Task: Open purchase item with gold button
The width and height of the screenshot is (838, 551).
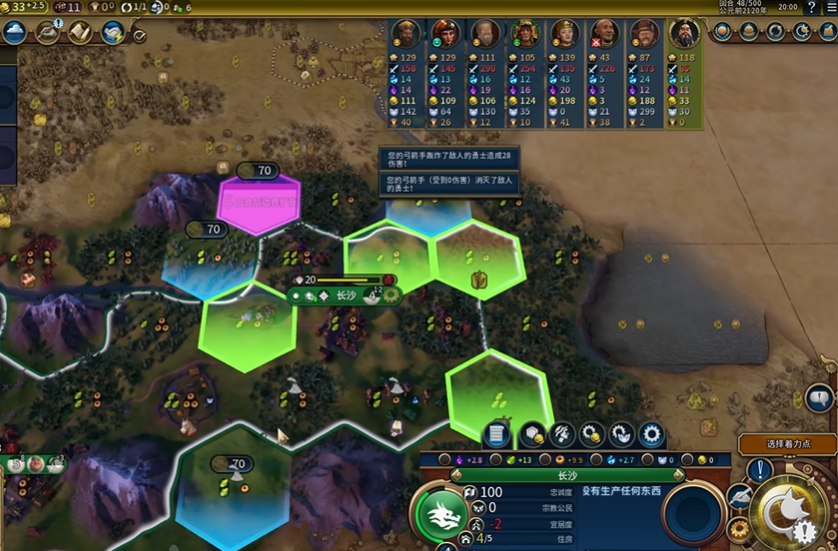Action: (x=592, y=434)
